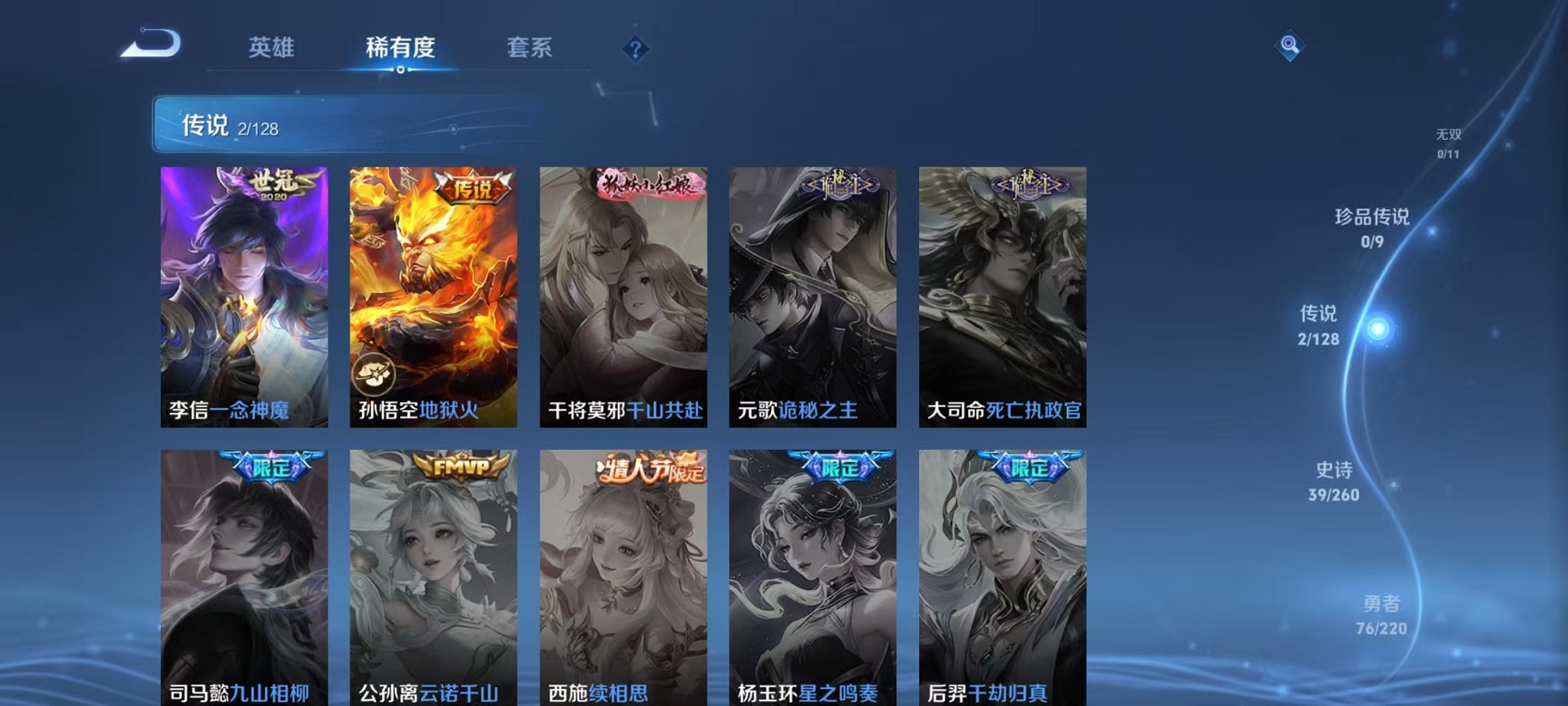Click the 诡秘之主 badge on 元歌's card
The height and width of the screenshot is (706, 1568).
tap(838, 185)
